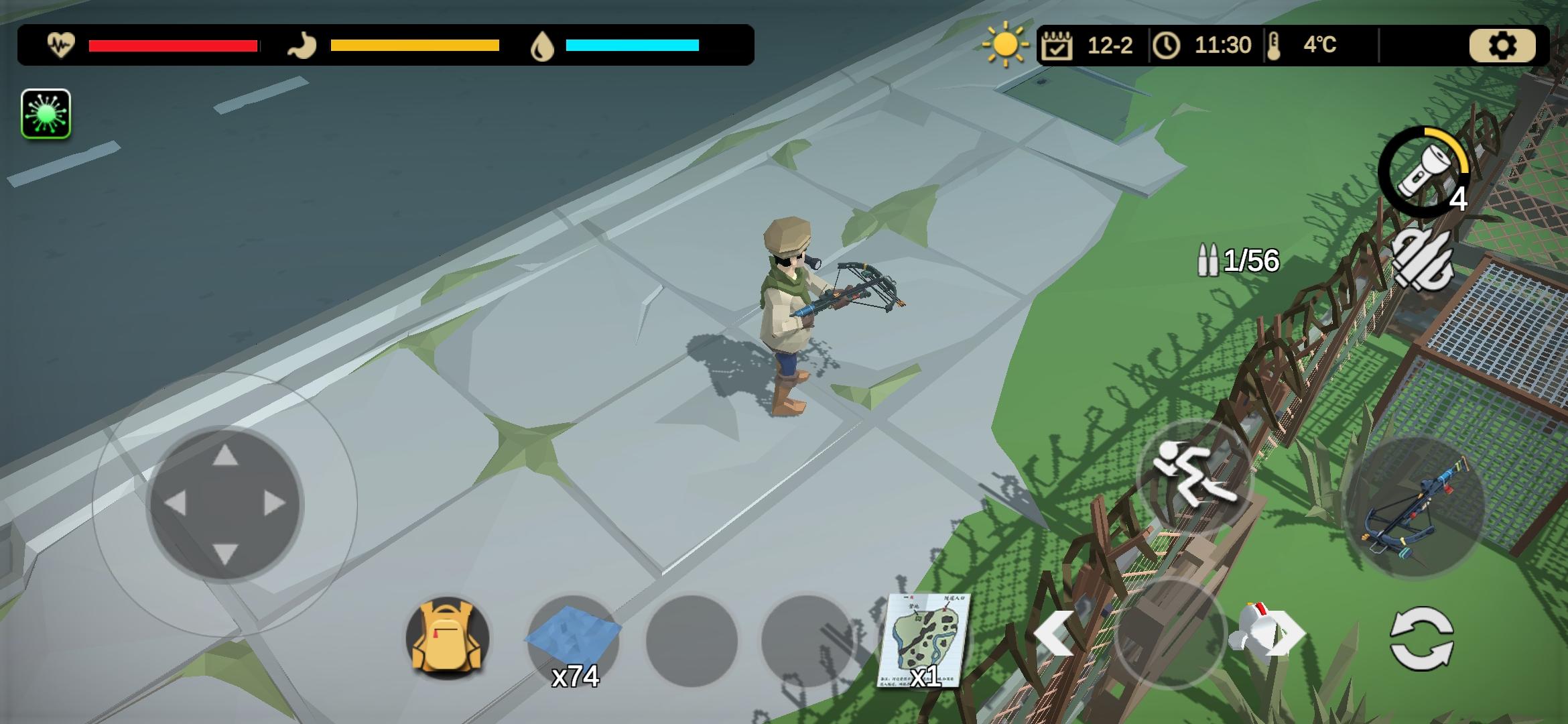Screen dimensions: 1568x724
Task: Open the settings gear menu
Action: click(x=1502, y=46)
